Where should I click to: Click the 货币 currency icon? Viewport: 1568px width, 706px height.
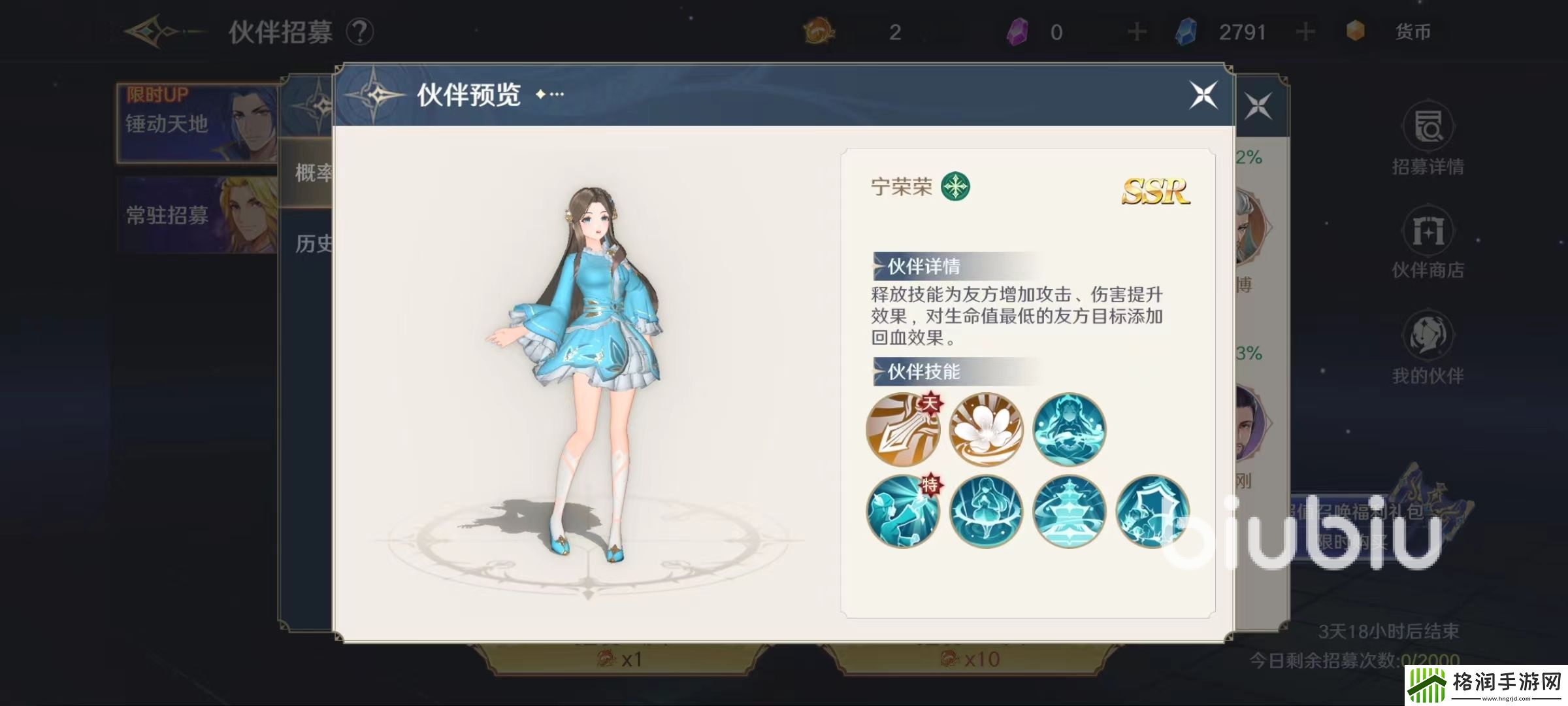(x=1356, y=31)
